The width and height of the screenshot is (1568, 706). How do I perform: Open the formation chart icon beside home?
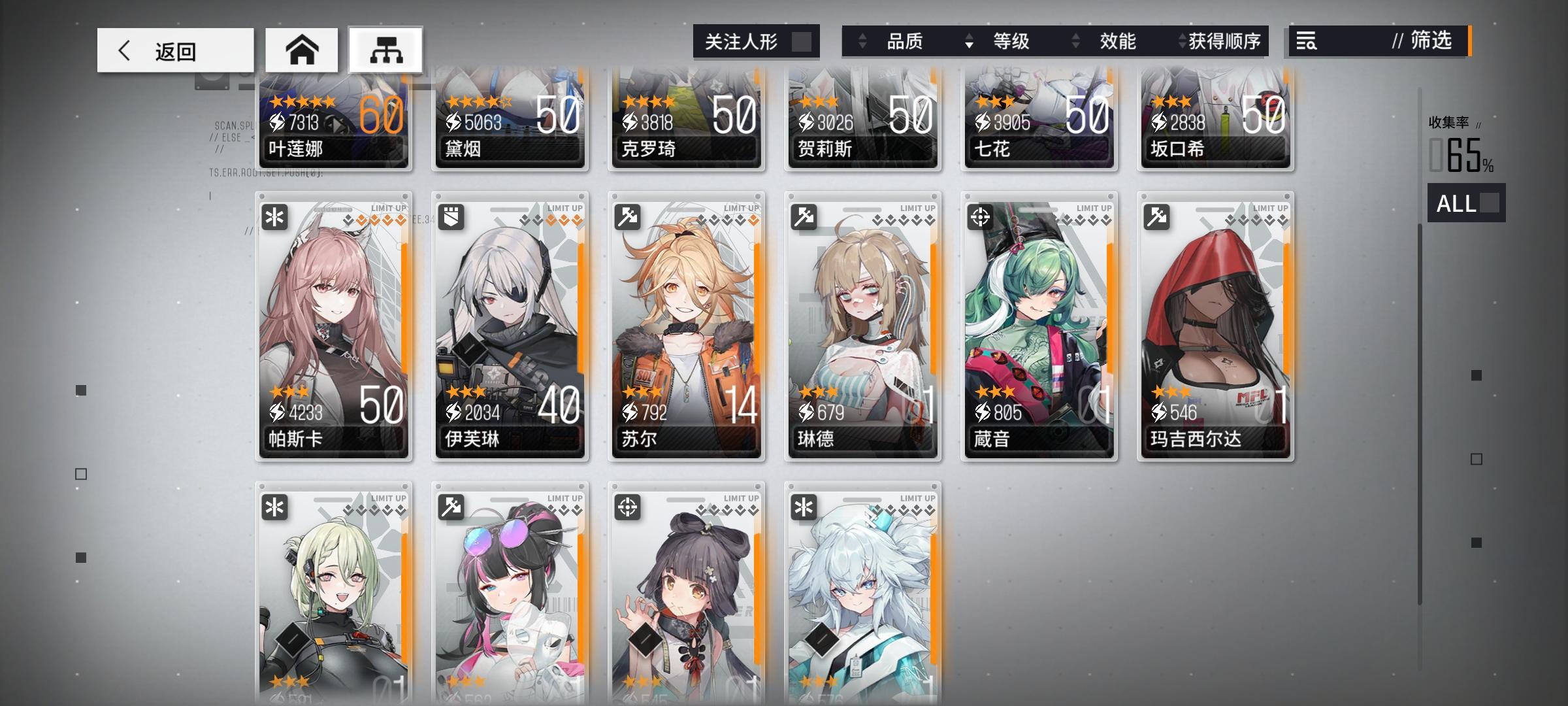click(x=385, y=49)
